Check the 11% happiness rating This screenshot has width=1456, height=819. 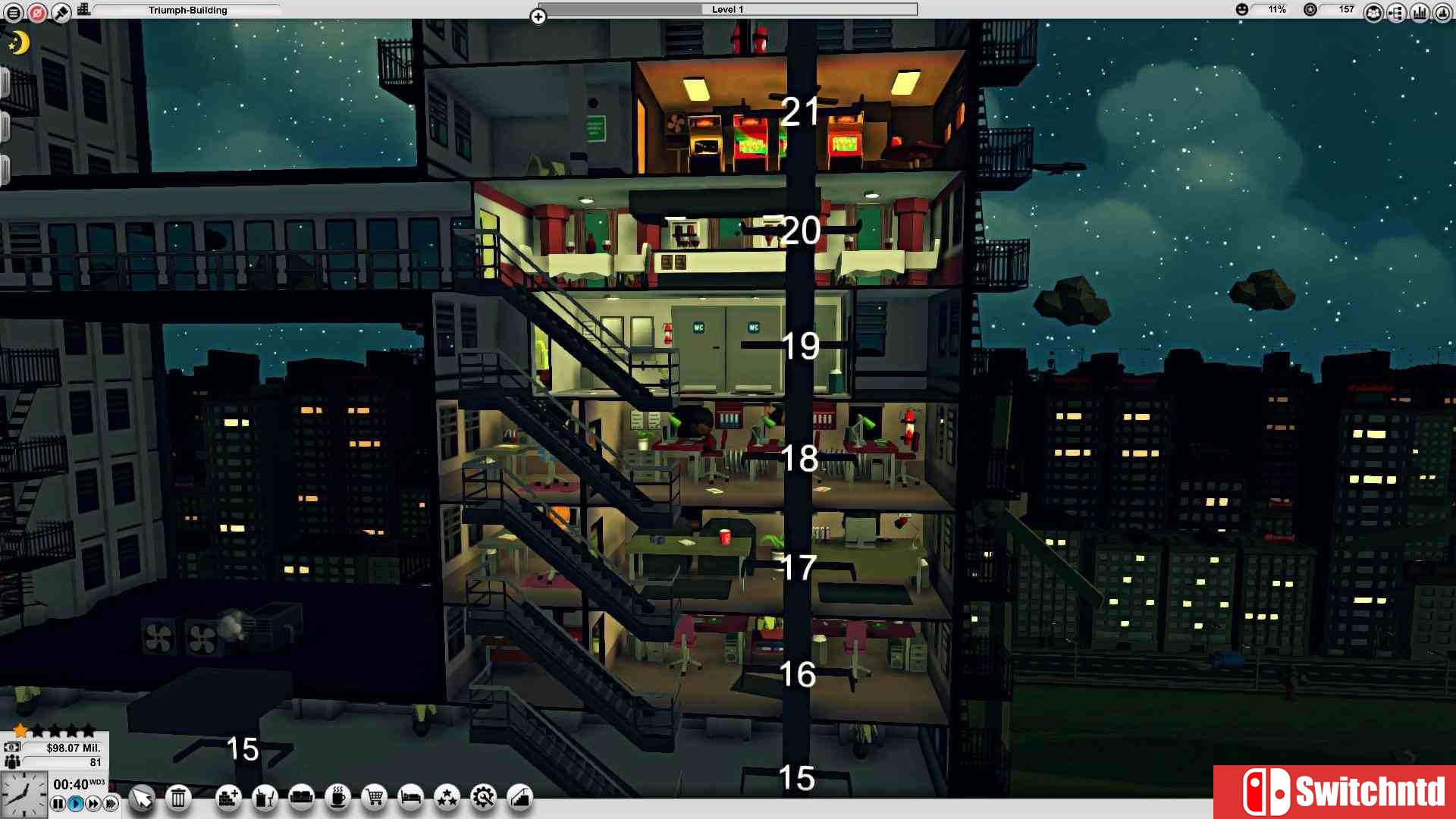1276,9
